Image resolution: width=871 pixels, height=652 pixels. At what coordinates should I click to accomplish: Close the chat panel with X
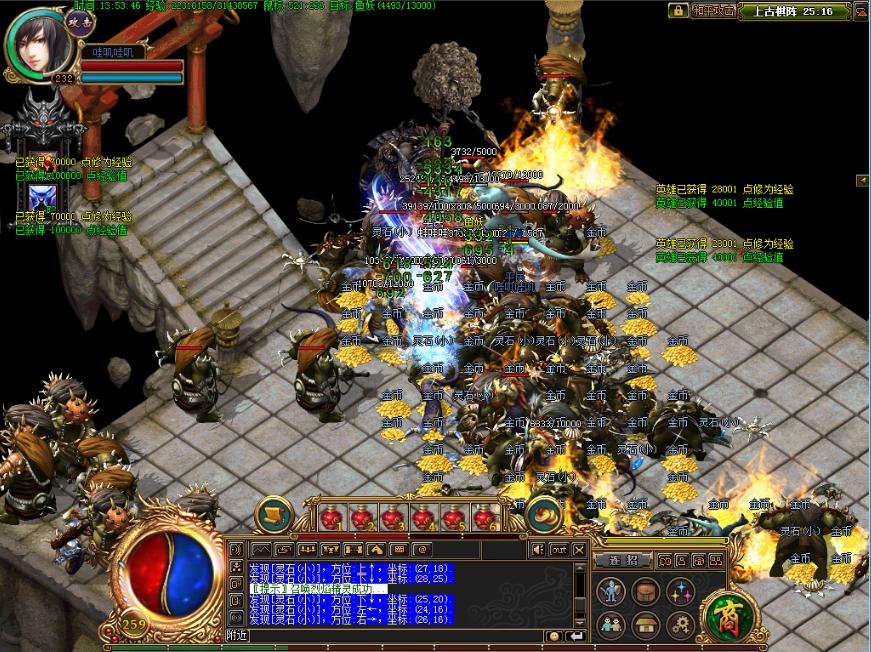[x=579, y=549]
